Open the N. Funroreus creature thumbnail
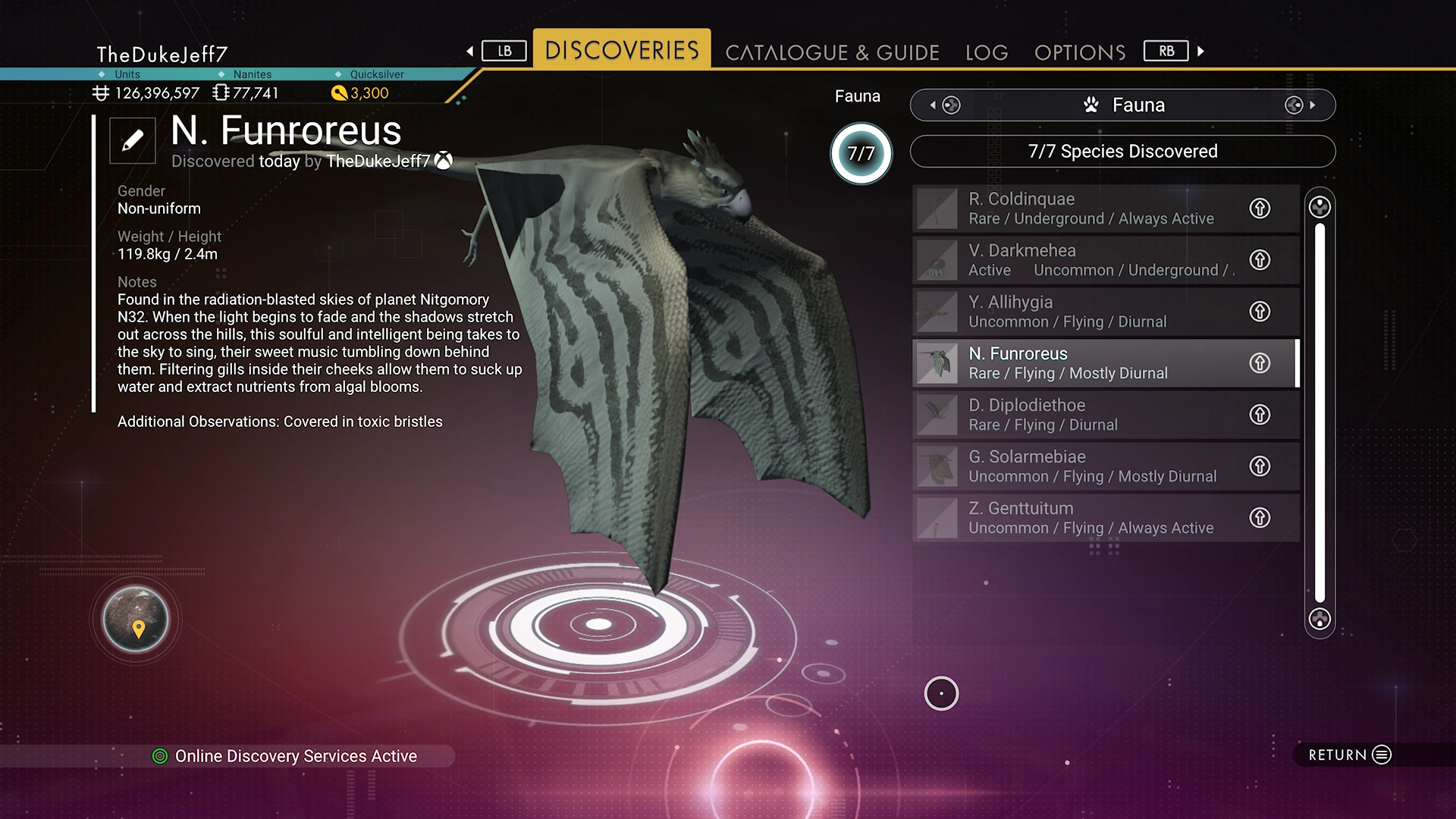Screen dimensions: 1456x819 tap(937, 363)
